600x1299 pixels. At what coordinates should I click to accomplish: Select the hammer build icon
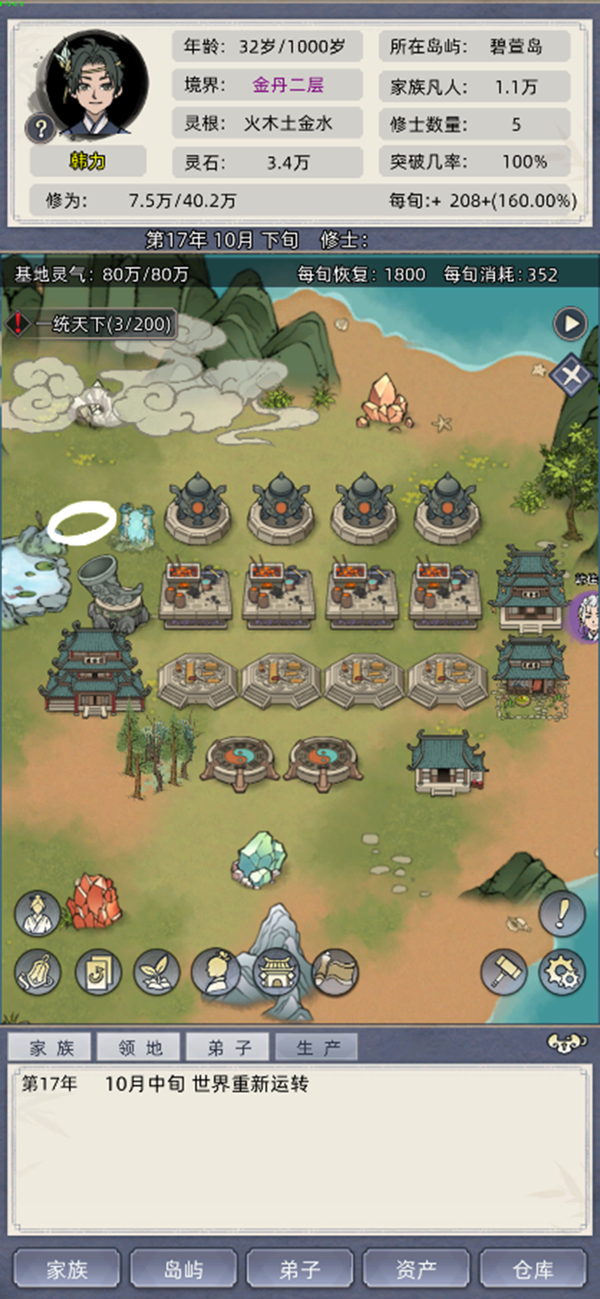click(x=504, y=970)
